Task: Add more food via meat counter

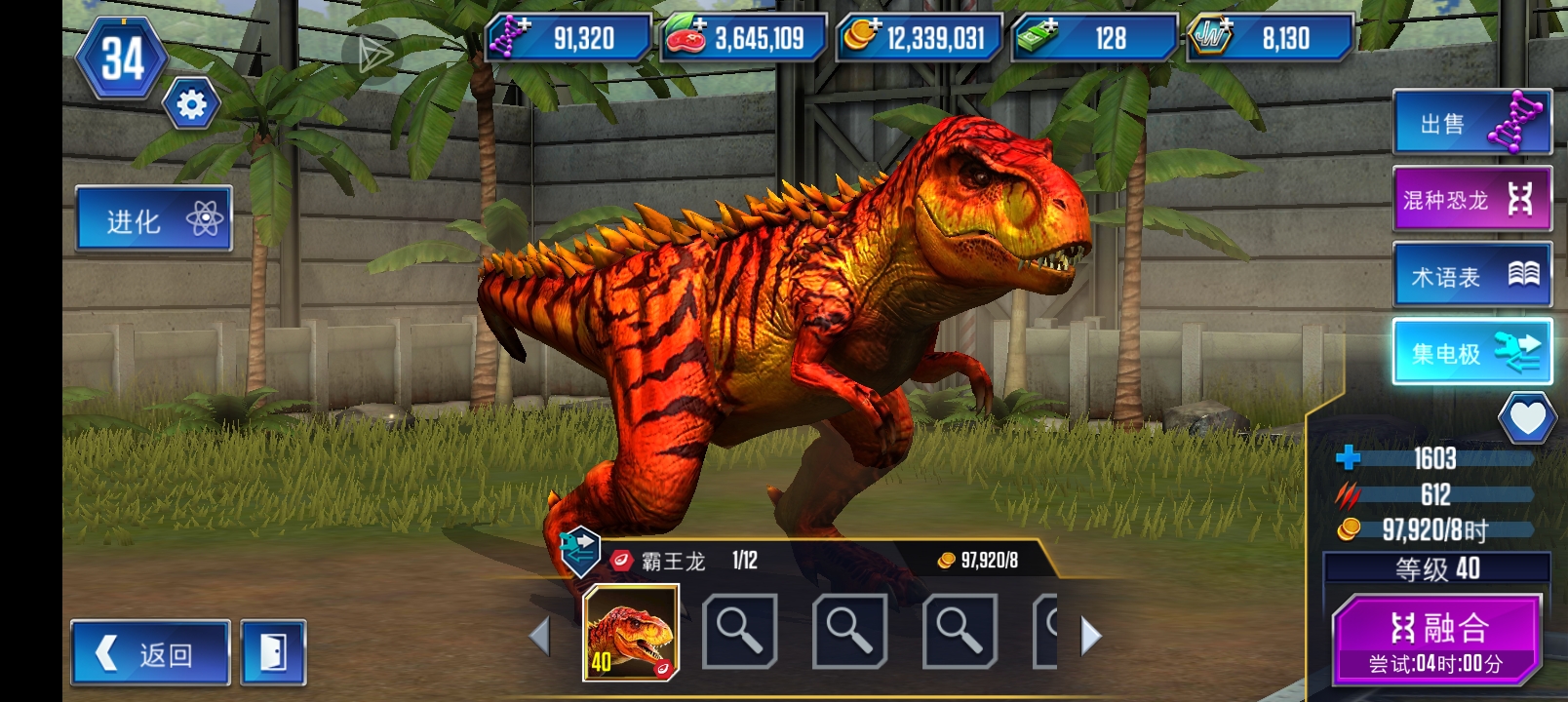Action: point(742,38)
